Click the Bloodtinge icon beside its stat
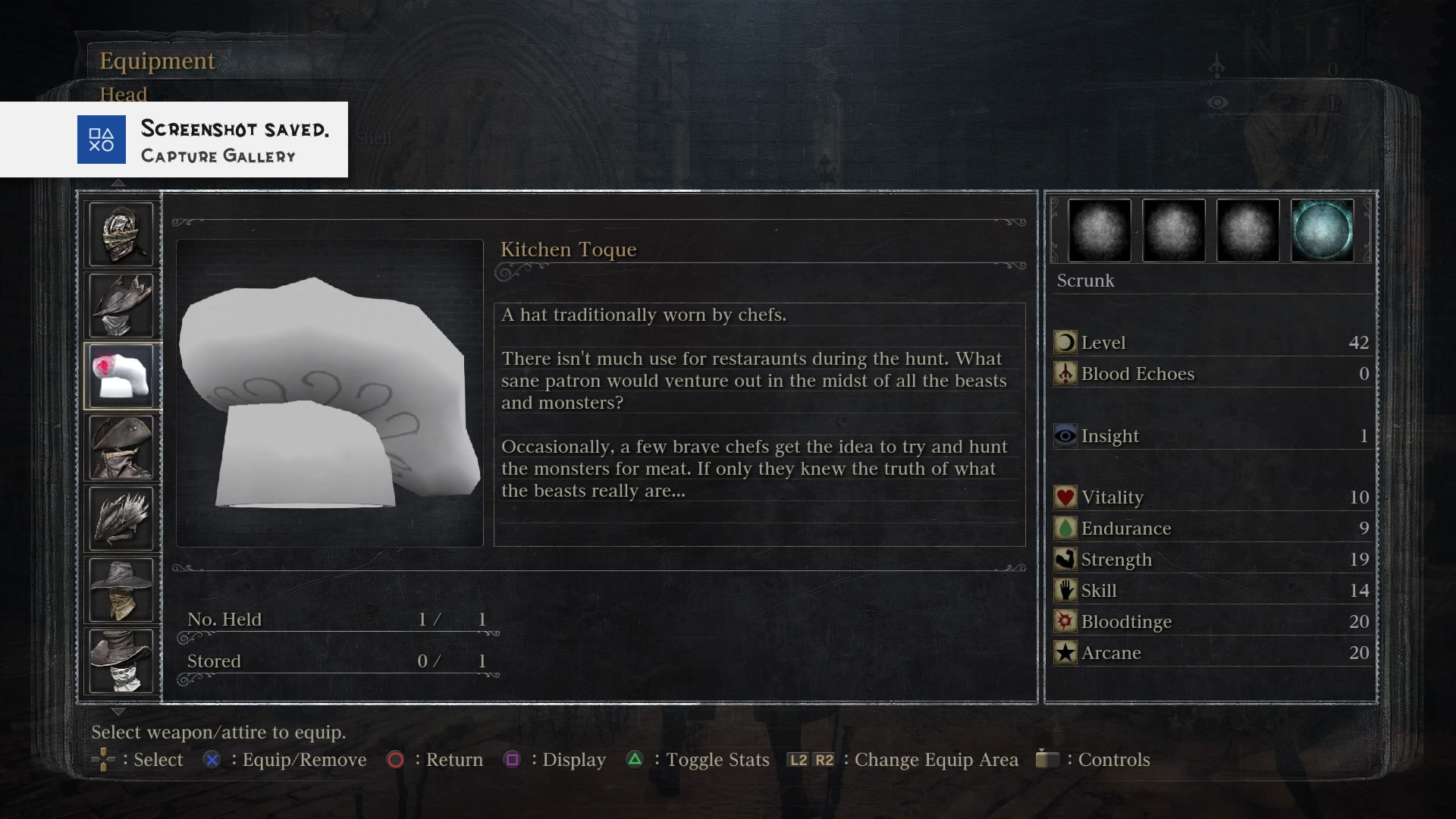This screenshot has width=1456, height=819. point(1065,621)
